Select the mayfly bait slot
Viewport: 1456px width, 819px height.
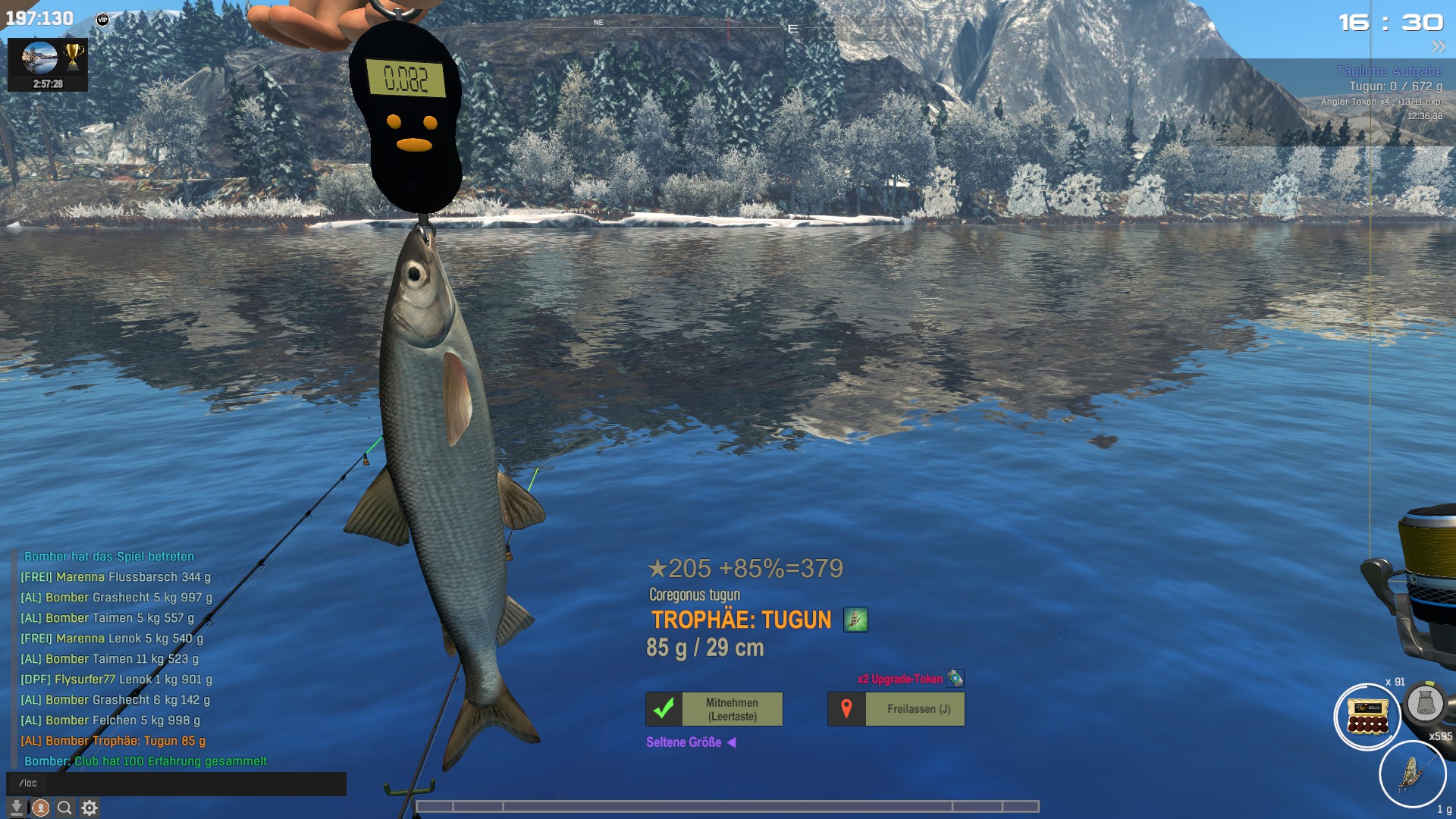(1412, 774)
